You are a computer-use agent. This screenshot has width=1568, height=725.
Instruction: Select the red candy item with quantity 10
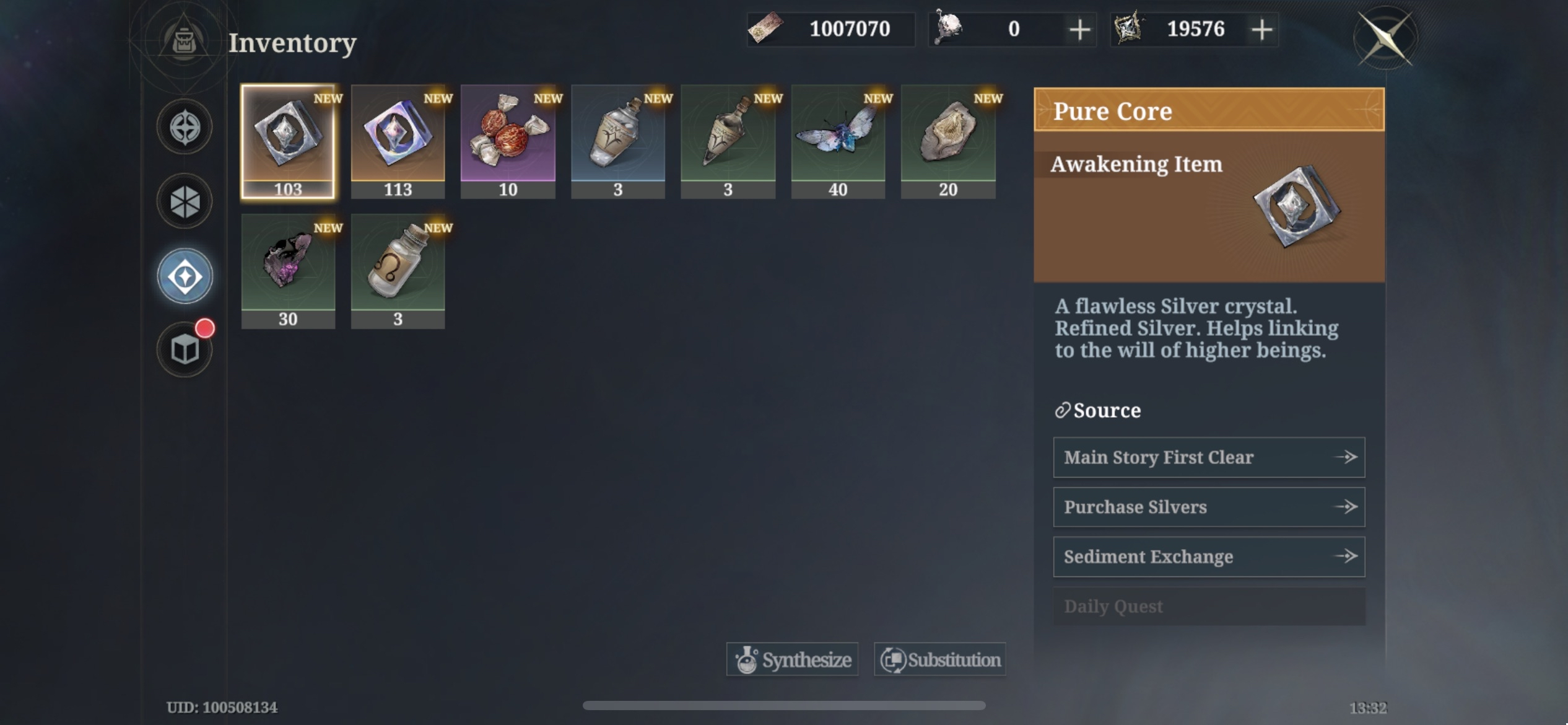click(x=508, y=139)
